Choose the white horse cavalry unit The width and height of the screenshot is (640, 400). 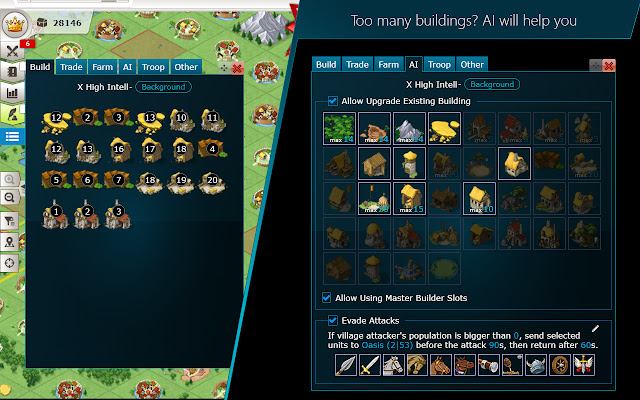392,366
